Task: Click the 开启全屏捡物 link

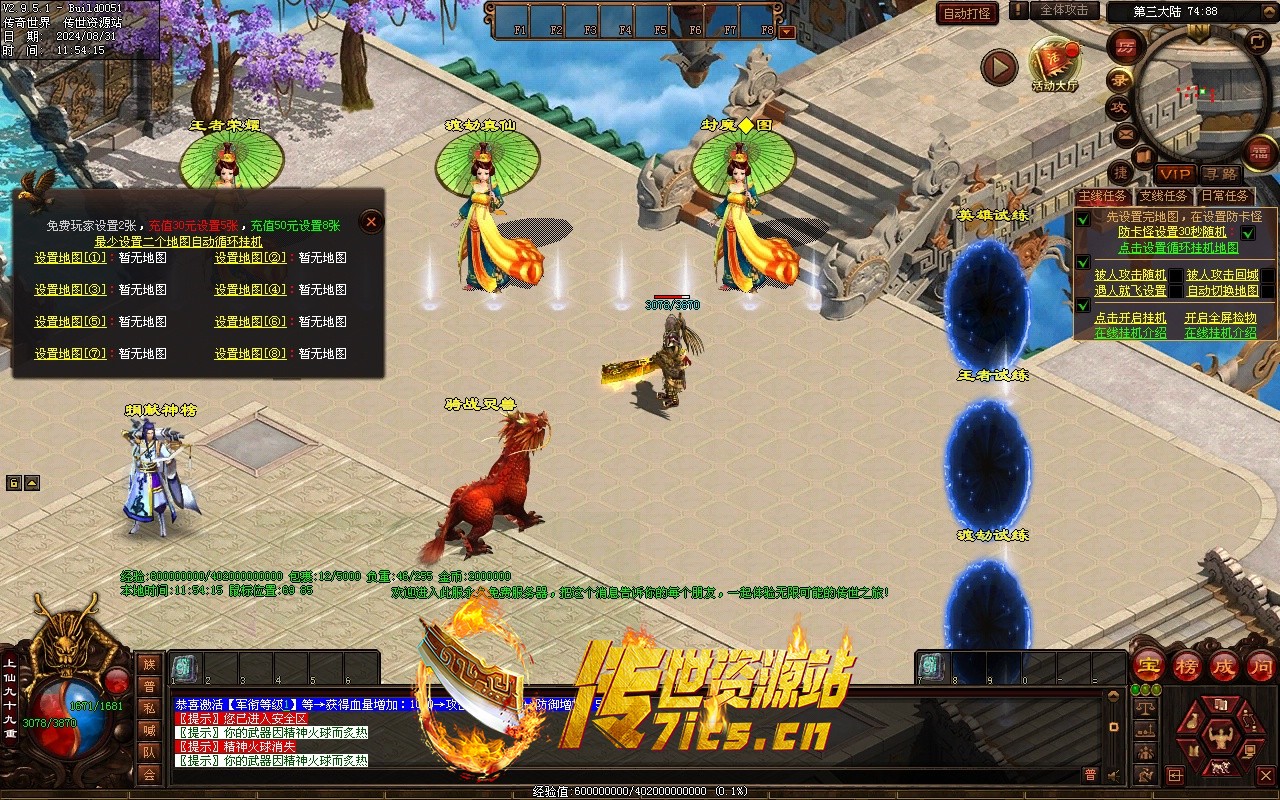Action: click(x=1220, y=318)
